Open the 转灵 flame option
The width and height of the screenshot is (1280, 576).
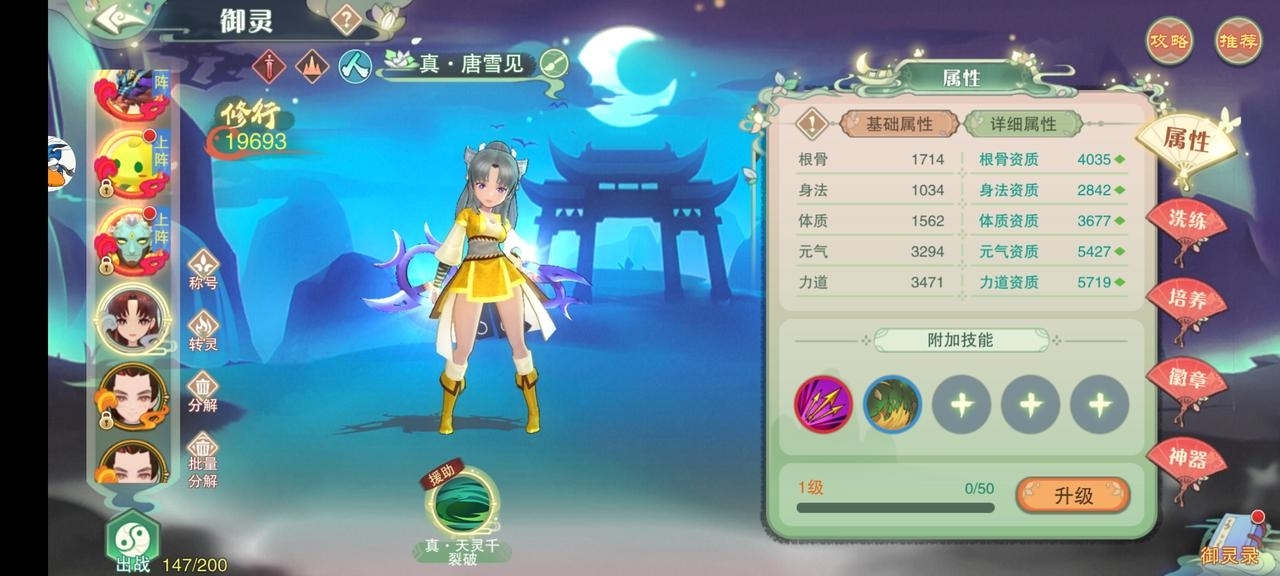point(203,331)
